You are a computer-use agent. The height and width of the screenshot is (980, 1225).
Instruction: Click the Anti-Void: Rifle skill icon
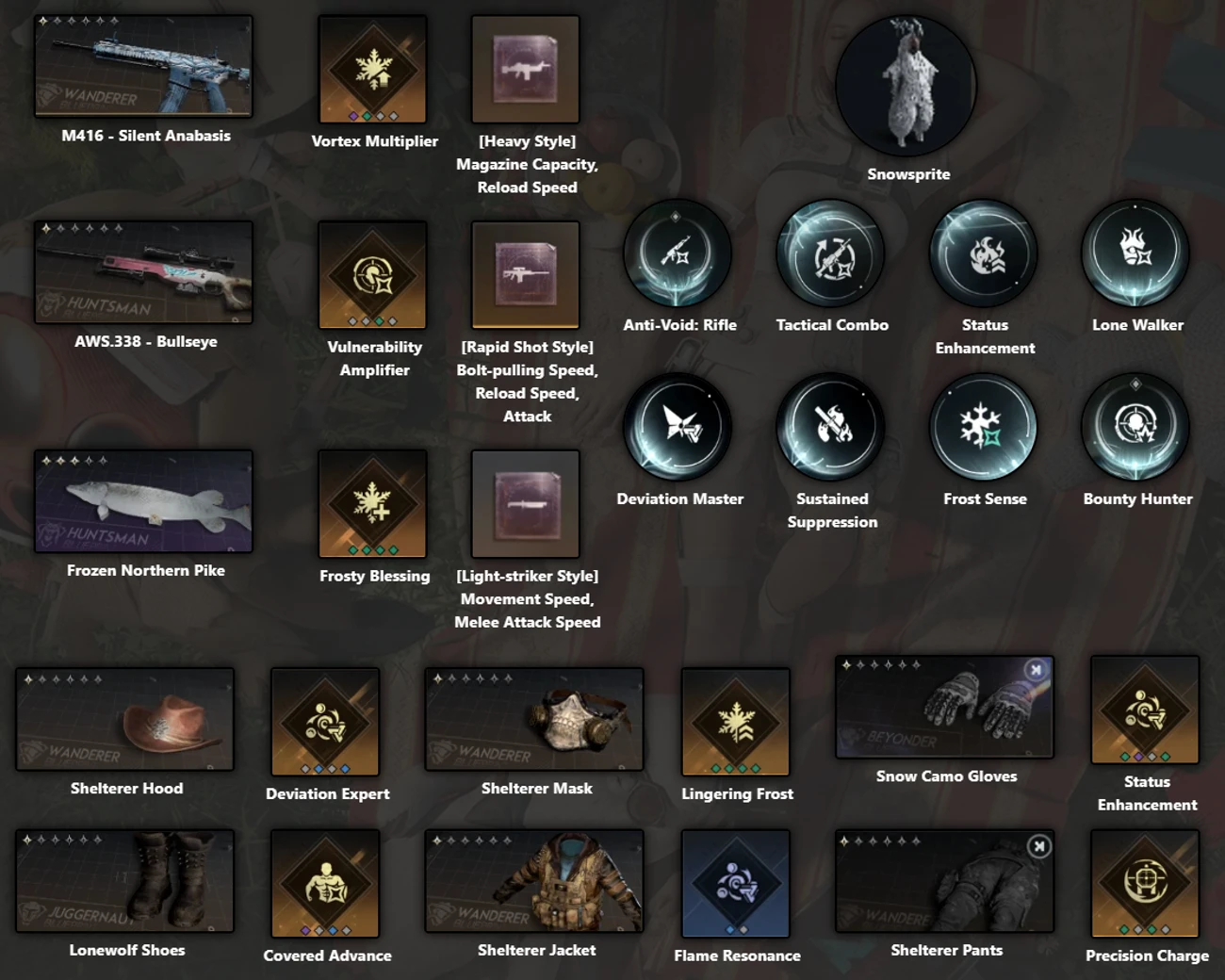[678, 252]
